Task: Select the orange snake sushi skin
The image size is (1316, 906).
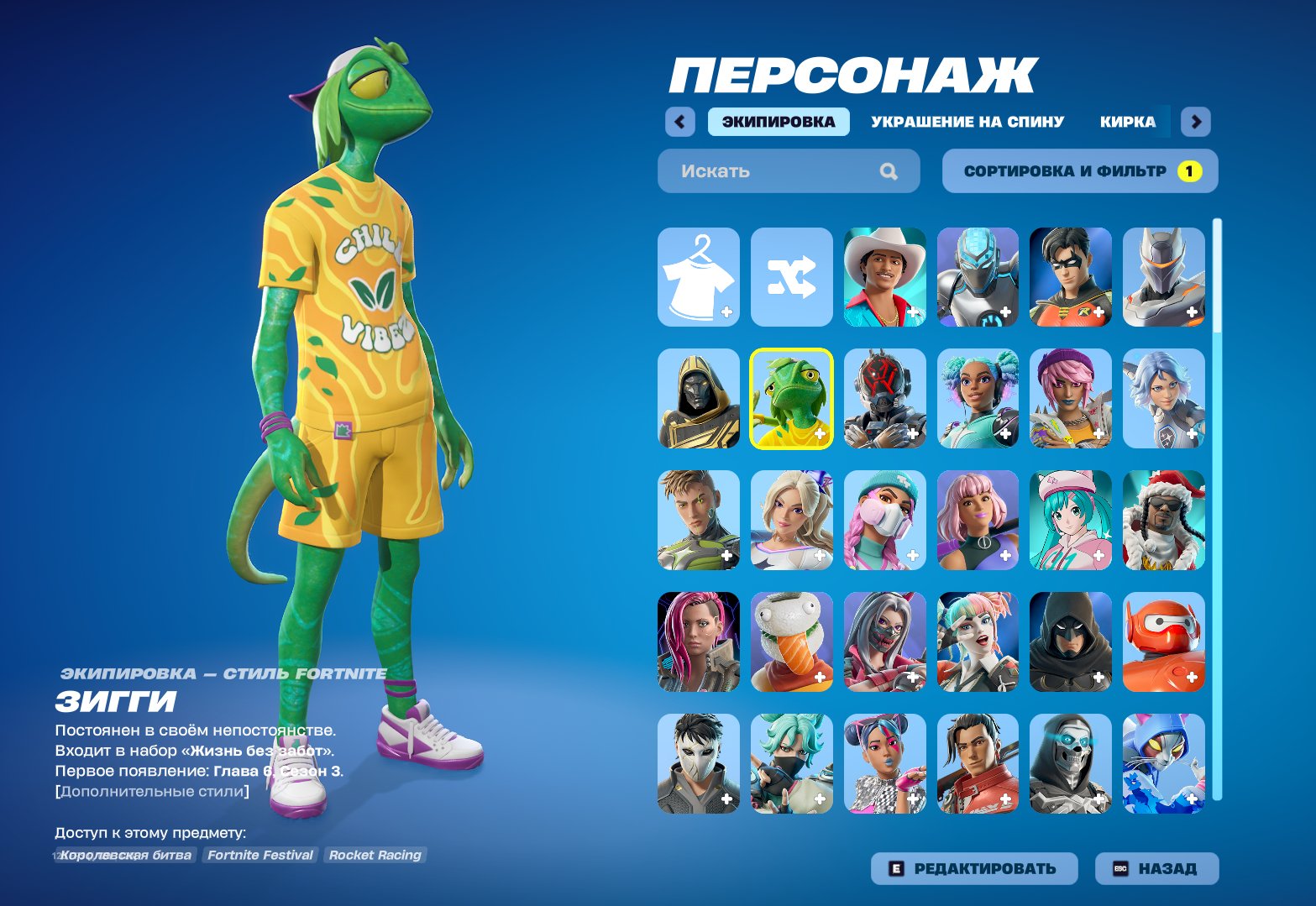Action: [x=790, y=641]
